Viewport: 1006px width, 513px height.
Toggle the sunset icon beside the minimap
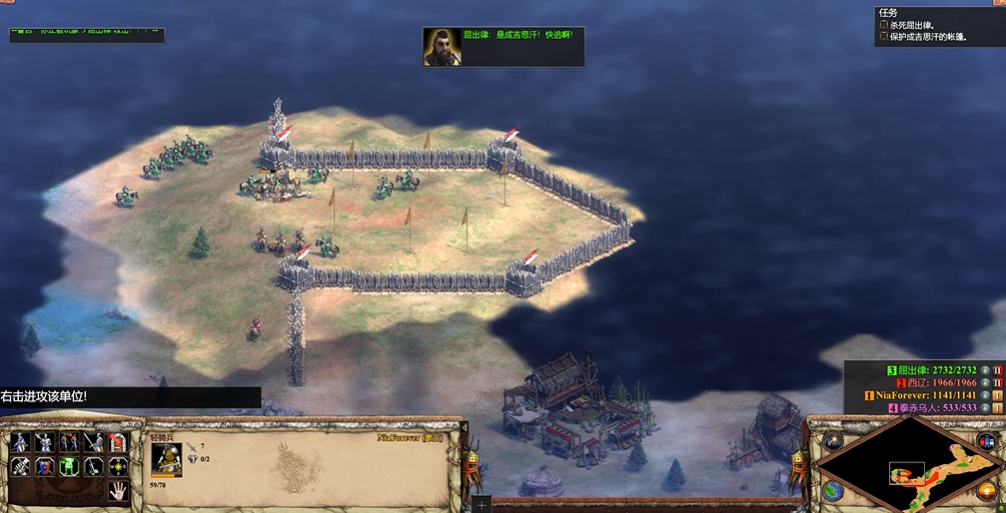point(984,490)
